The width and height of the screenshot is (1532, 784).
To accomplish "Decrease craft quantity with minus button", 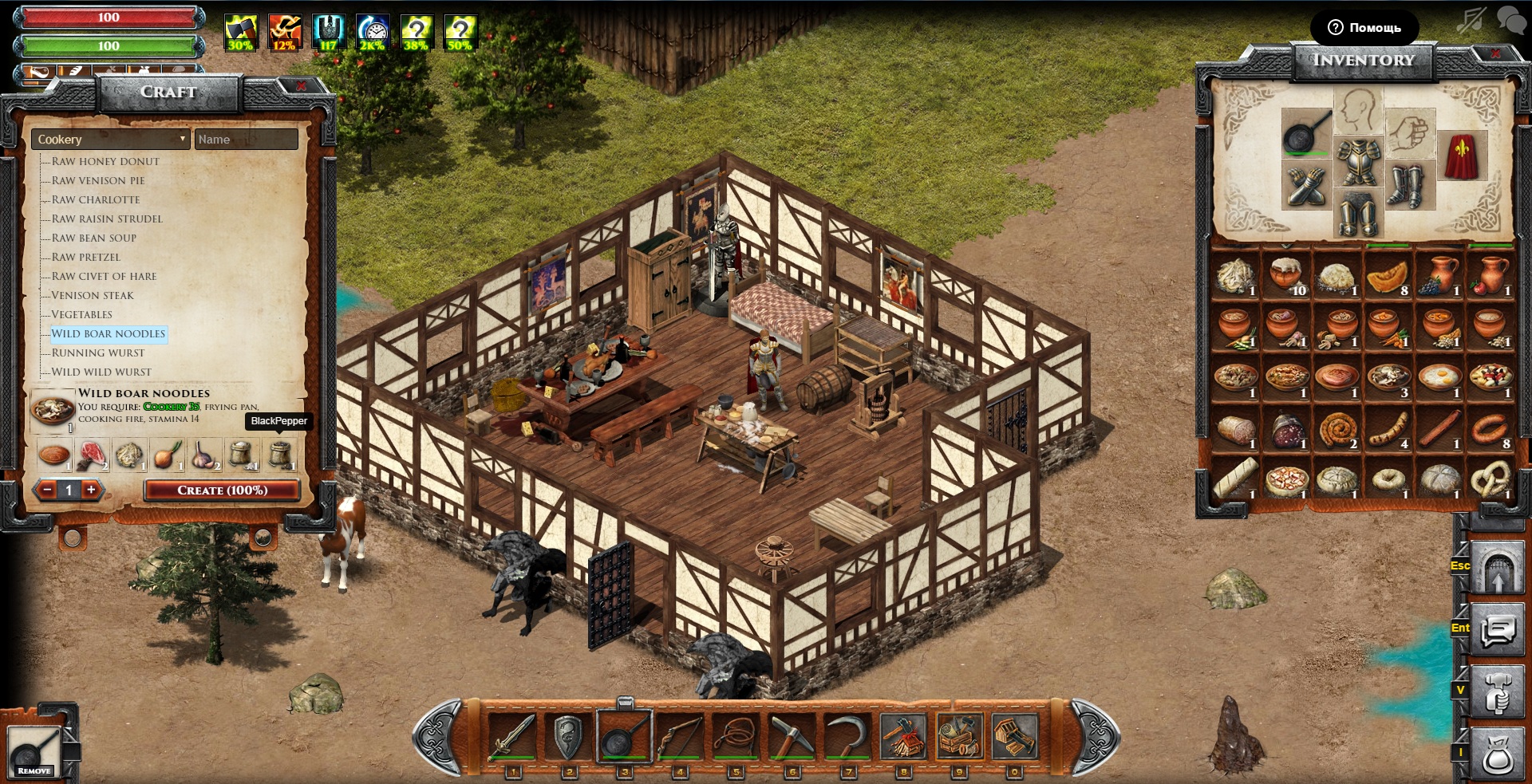I will (x=48, y=490).
